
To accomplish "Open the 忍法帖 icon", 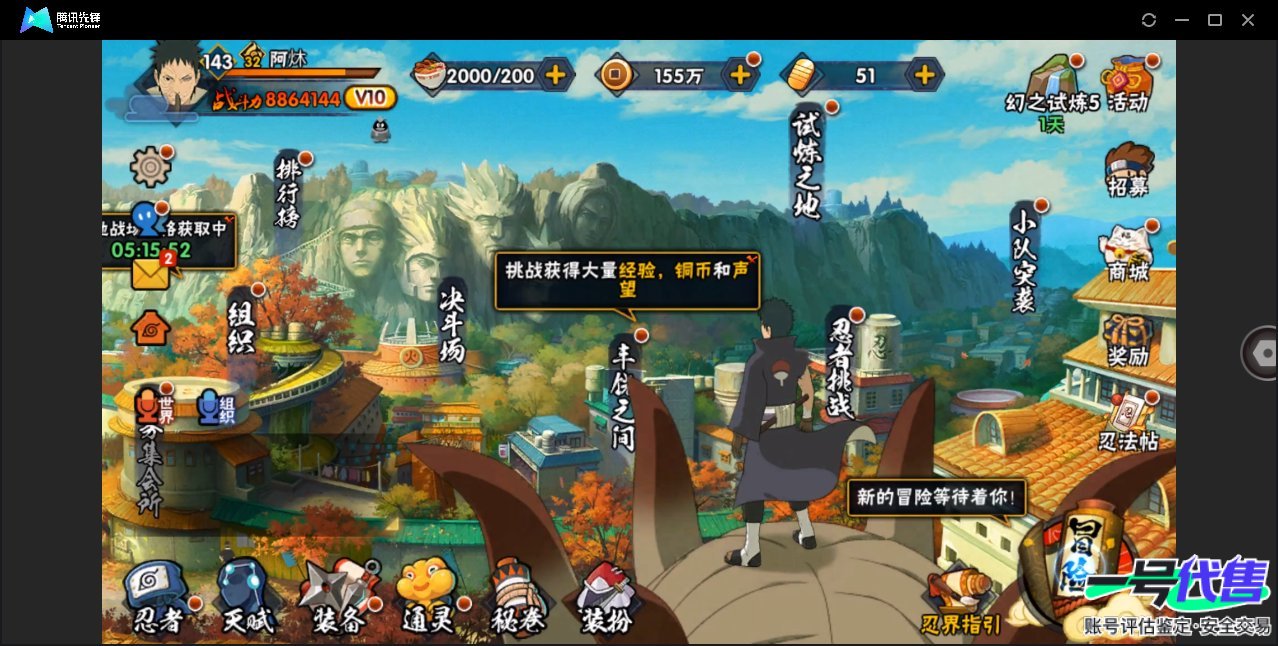I will (1129, 424).
